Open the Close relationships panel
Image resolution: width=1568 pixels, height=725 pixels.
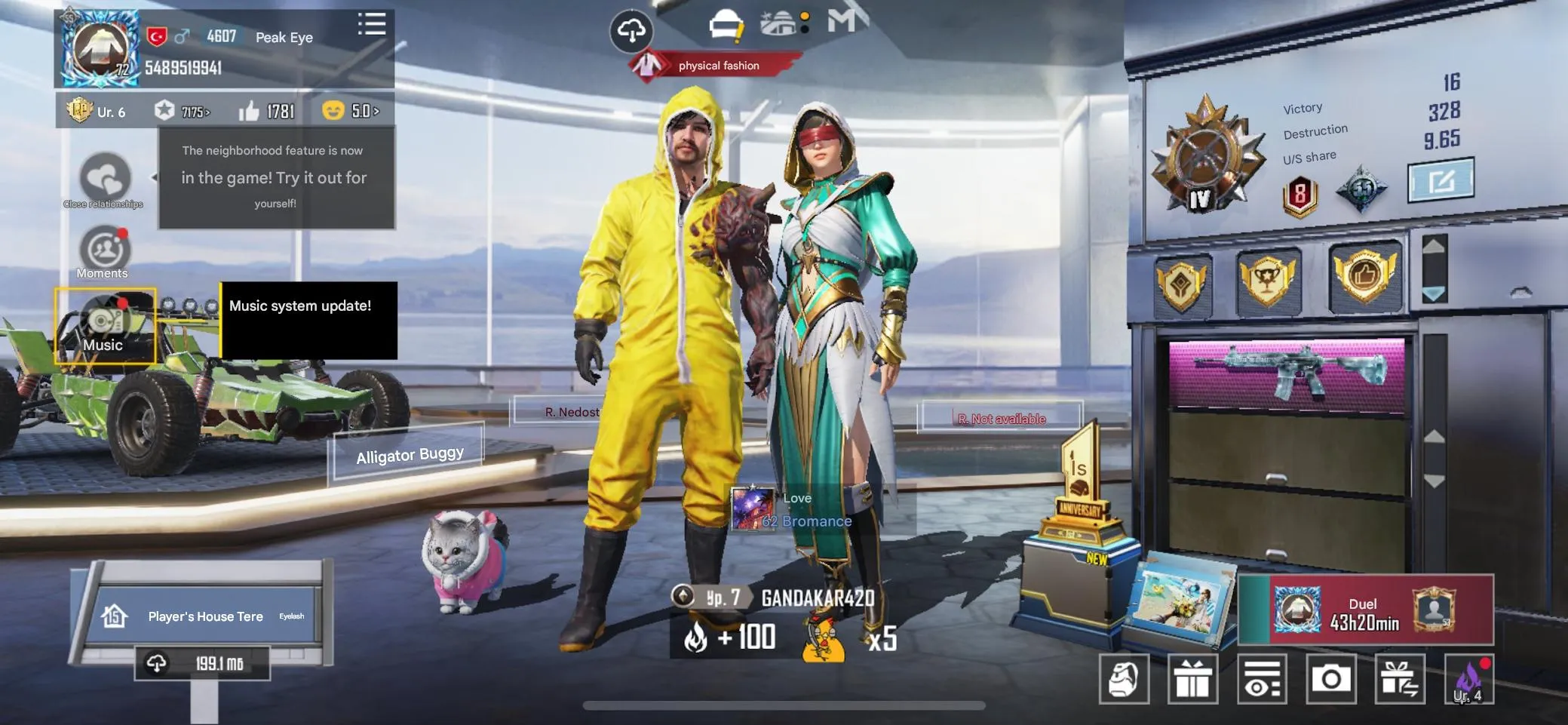click(103, 179)
